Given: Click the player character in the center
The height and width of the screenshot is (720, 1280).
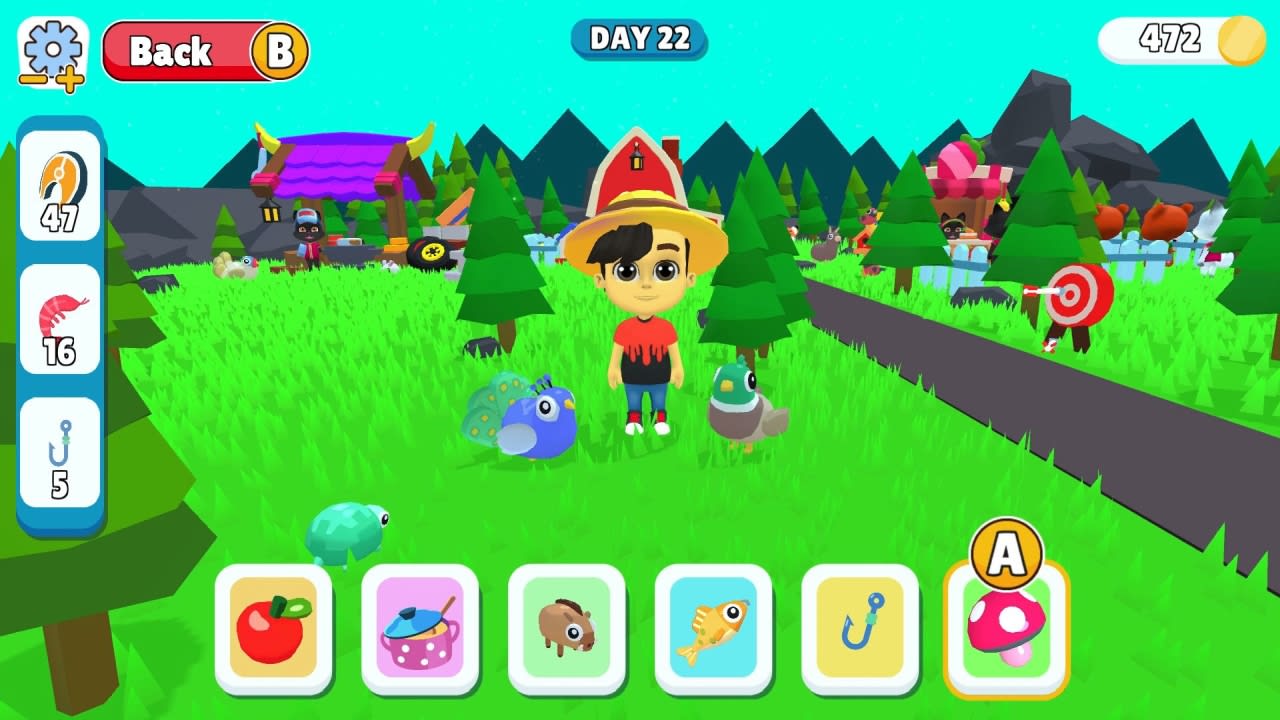Looking at the screenshot, I should (x=645, y=330).
